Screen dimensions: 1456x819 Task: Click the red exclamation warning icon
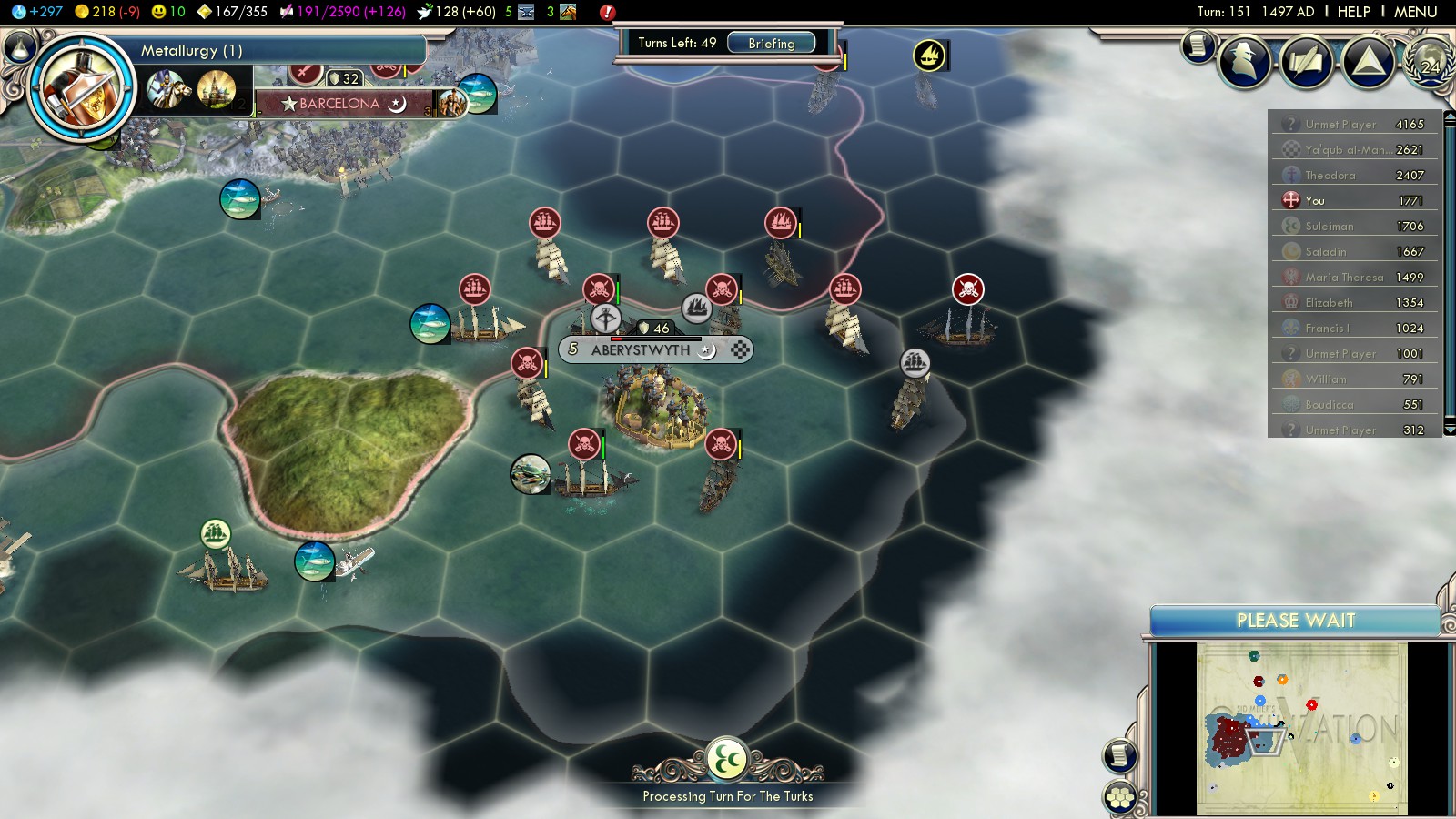[x=607, y=12]
